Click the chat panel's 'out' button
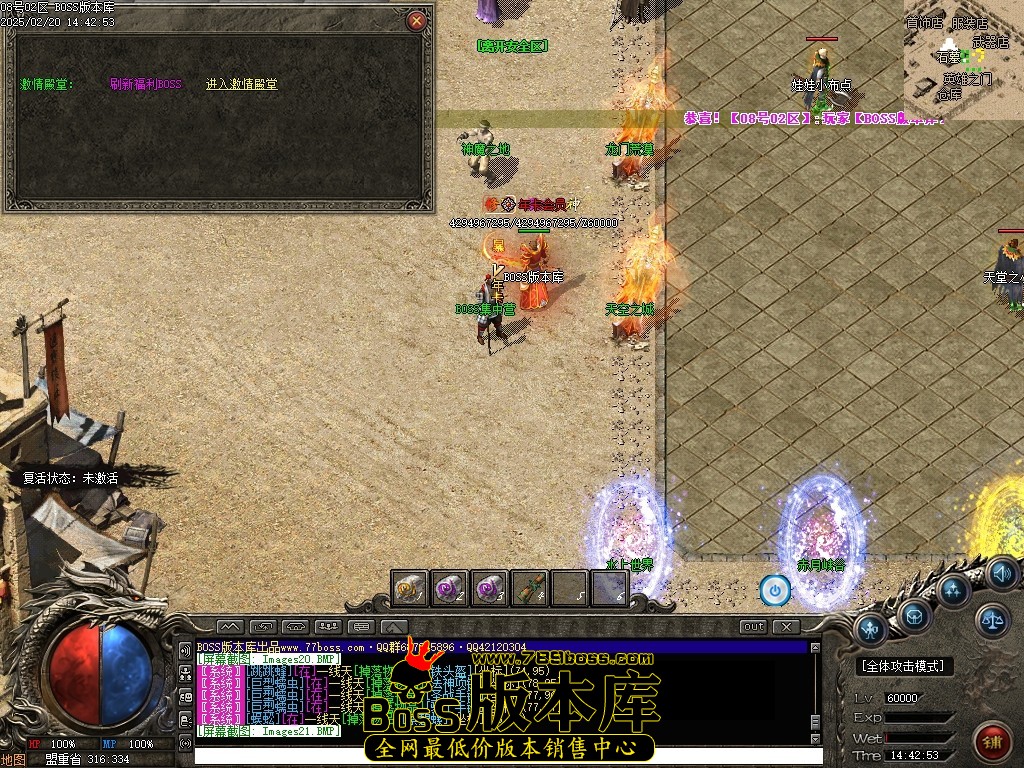The image size is (1024, 768). click(x=753, y=627)
